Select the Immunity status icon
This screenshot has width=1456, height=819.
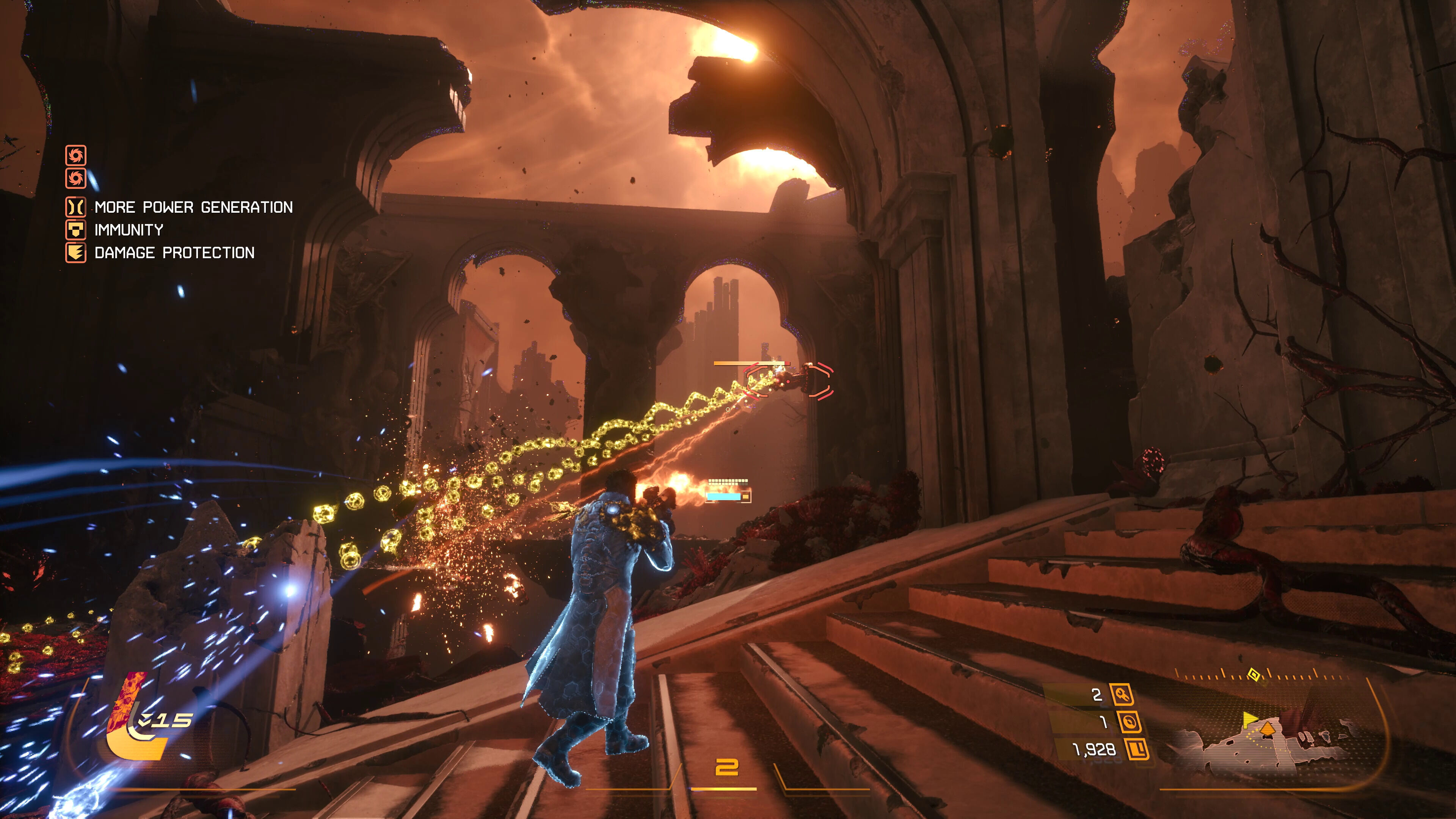point(76,229)
